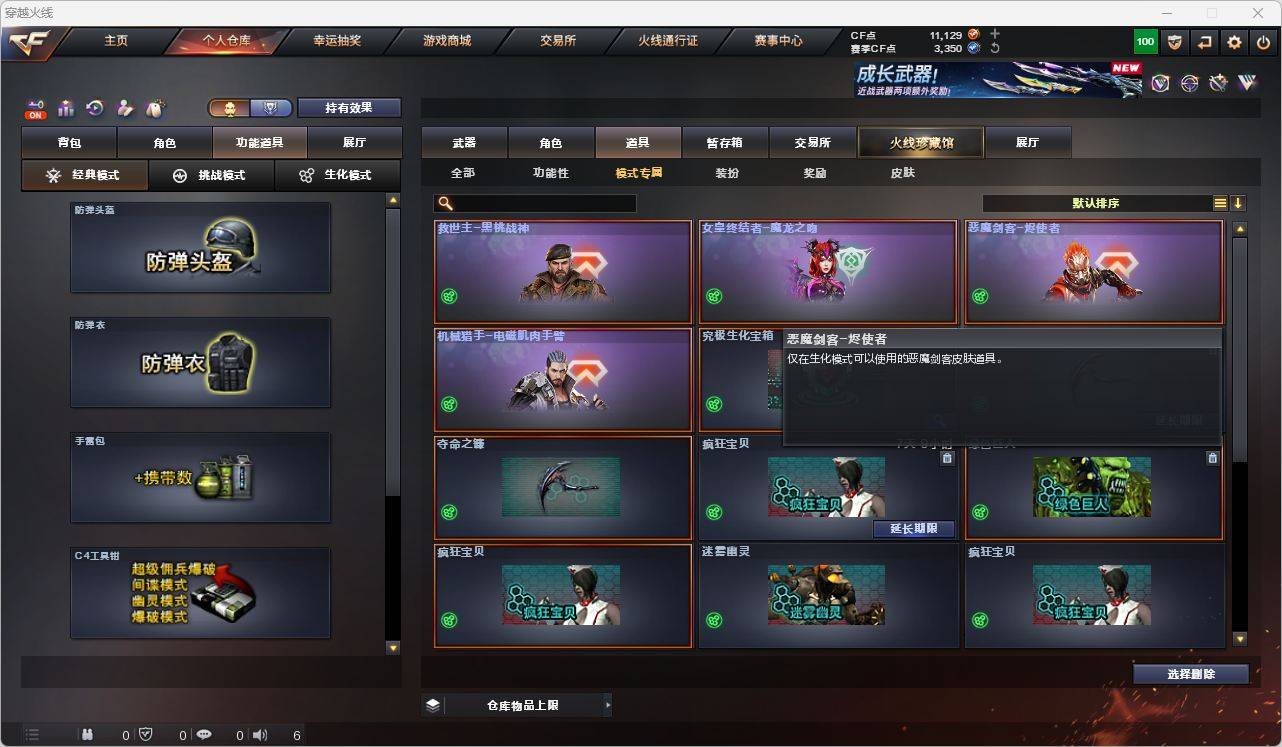Image resolution: width=1282 pixels, height=747 pixels.
Task: Expand the 仓库物品上限 bar arrow
Action: 608,704
